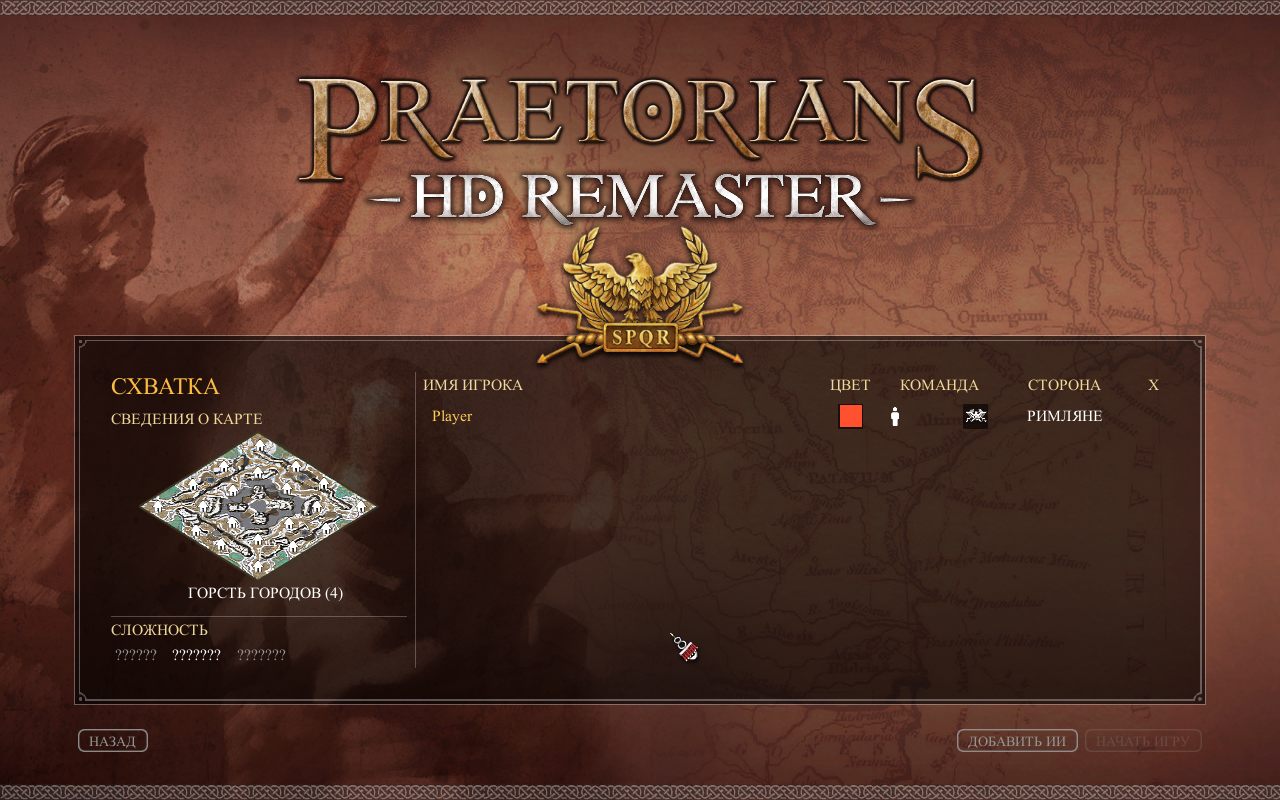Select the rightmost difficulty option
Screen dimensions: 1280x800
click(x=262, y=653)
